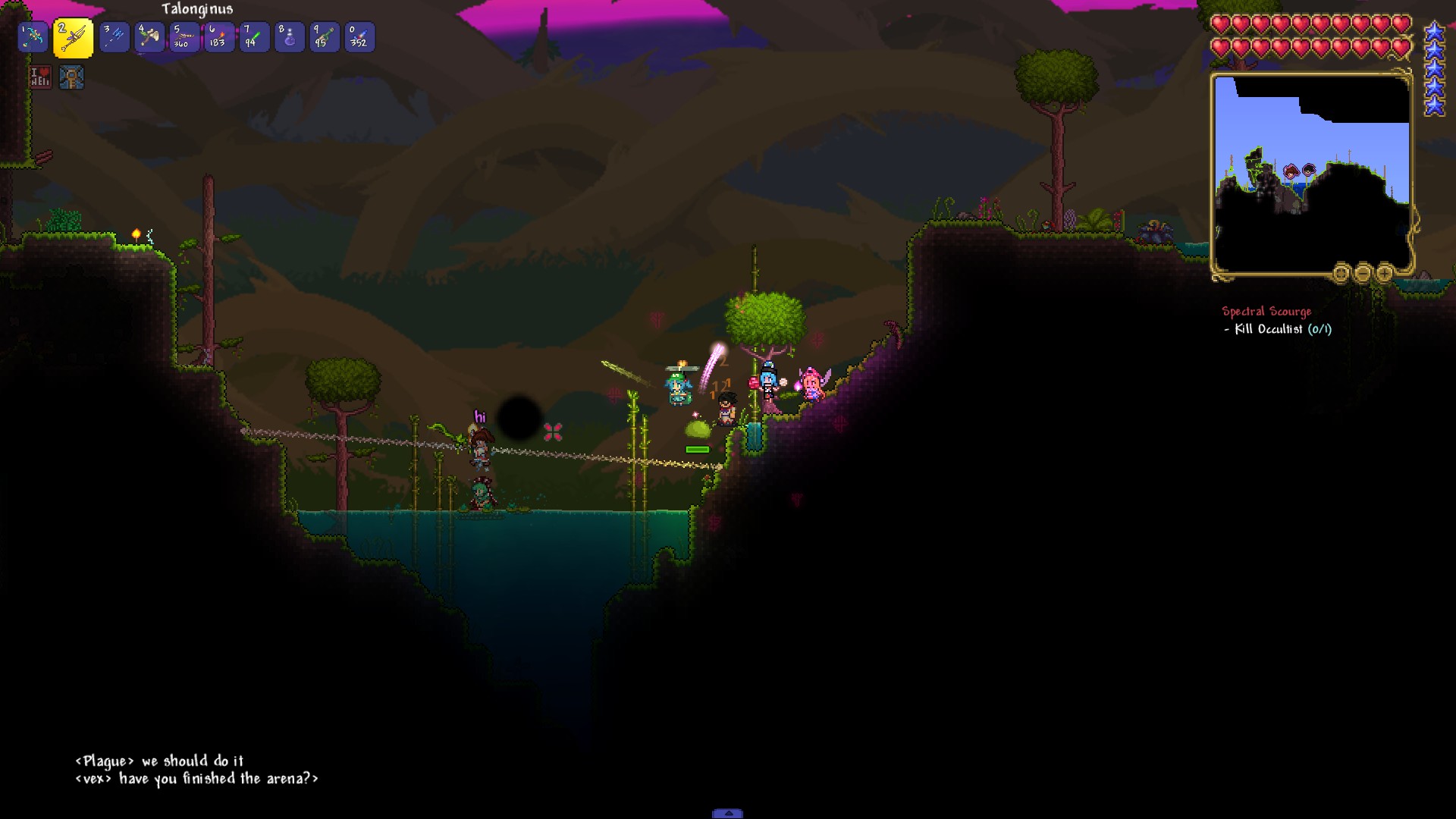
Task: Select the rope stack of 360
Action: 184,37
